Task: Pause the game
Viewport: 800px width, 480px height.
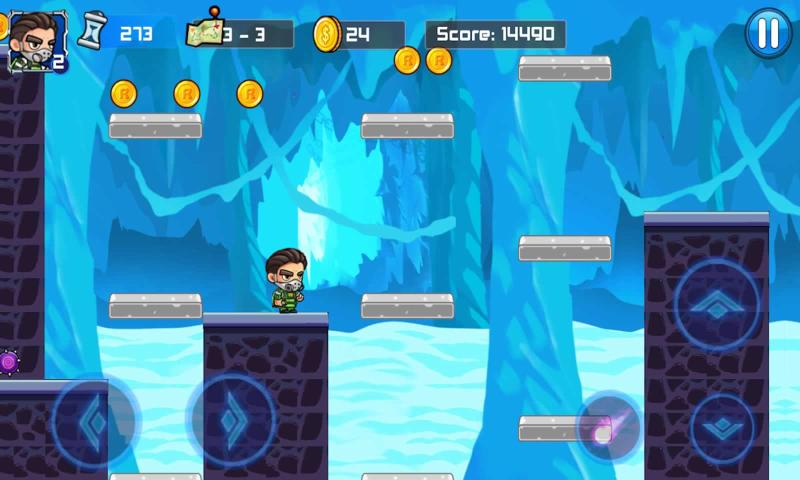Action: click(768, 33)
